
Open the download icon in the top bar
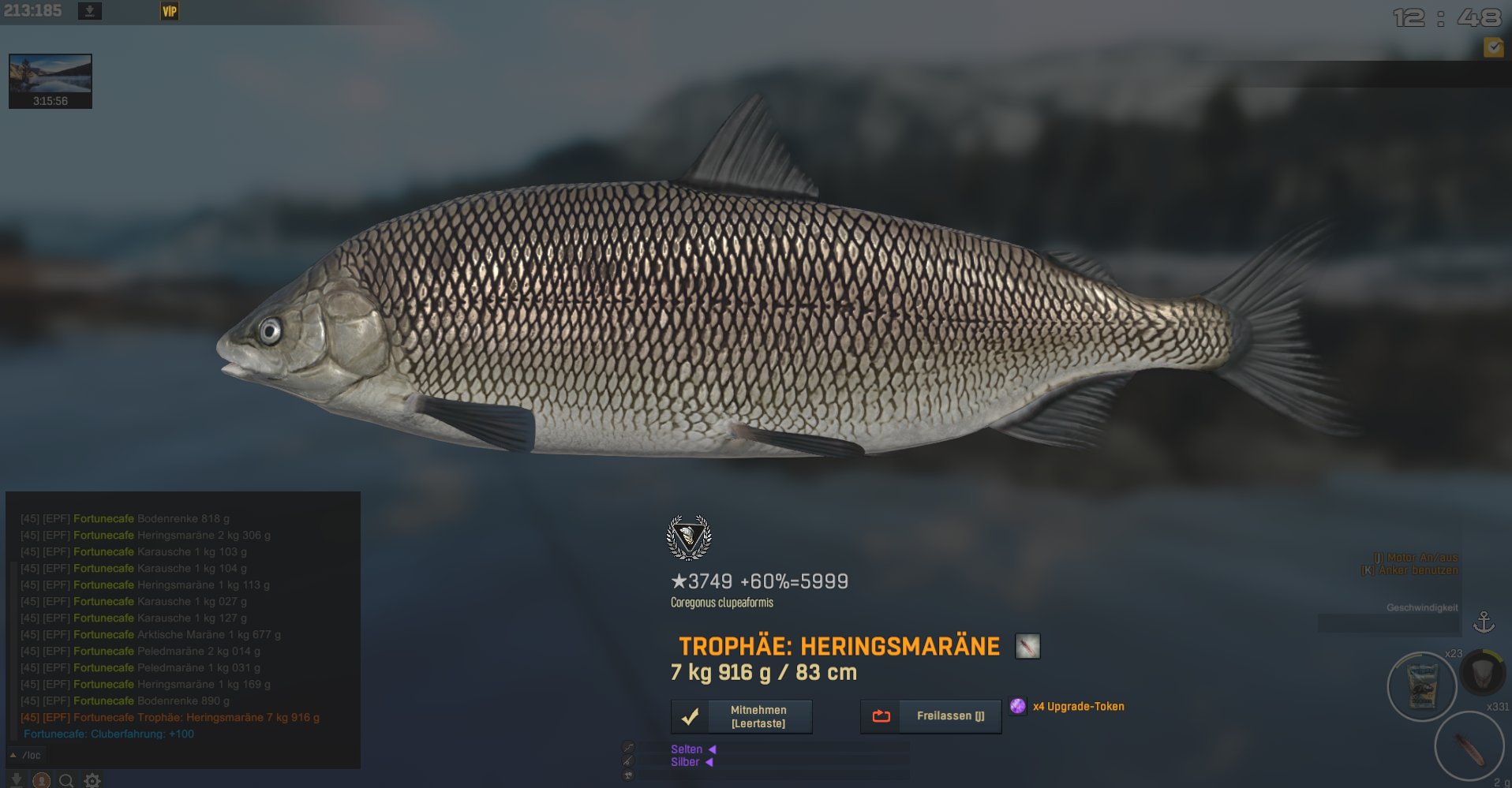[90, 11]
